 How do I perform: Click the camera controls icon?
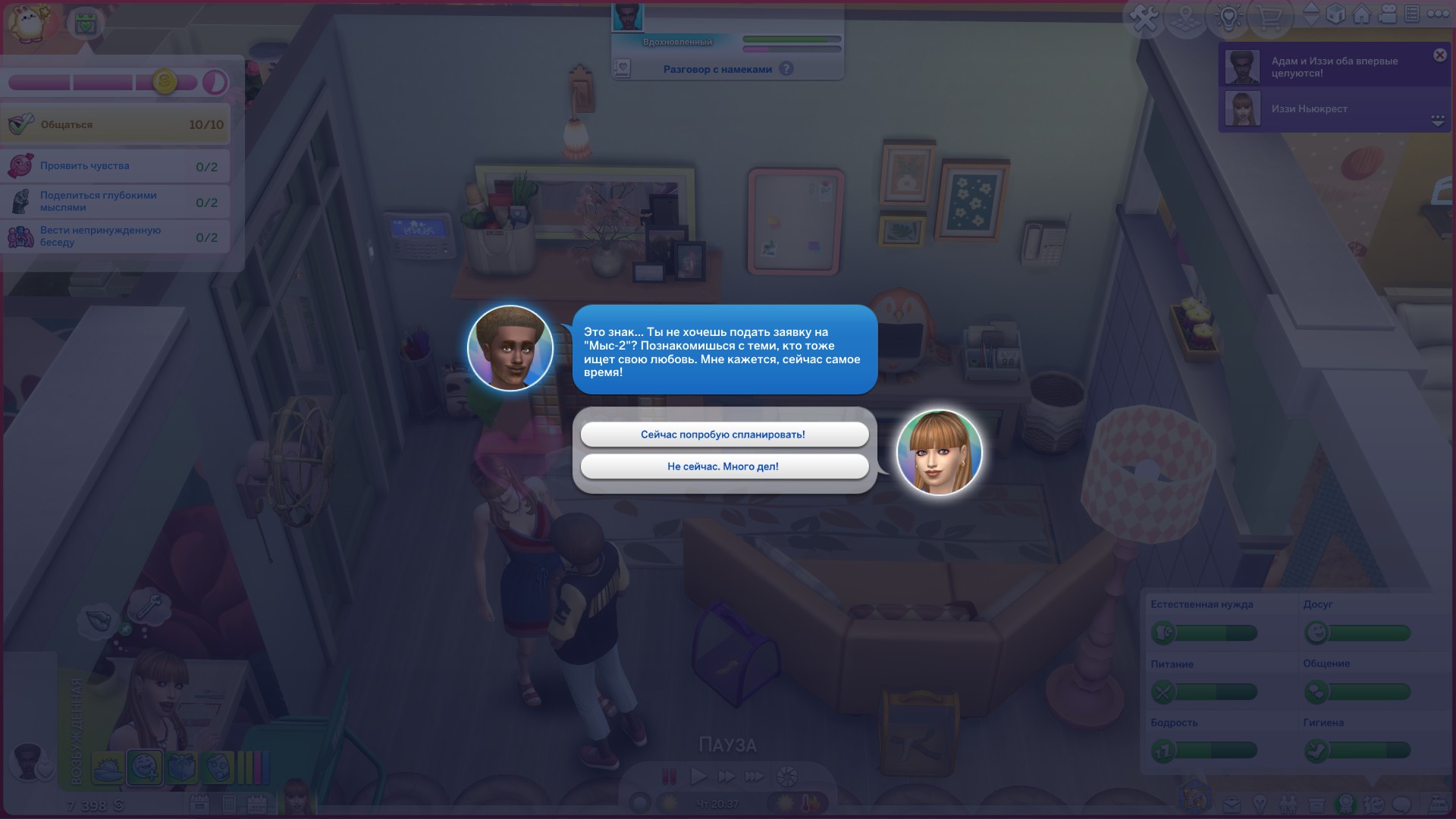(1388, 14)
